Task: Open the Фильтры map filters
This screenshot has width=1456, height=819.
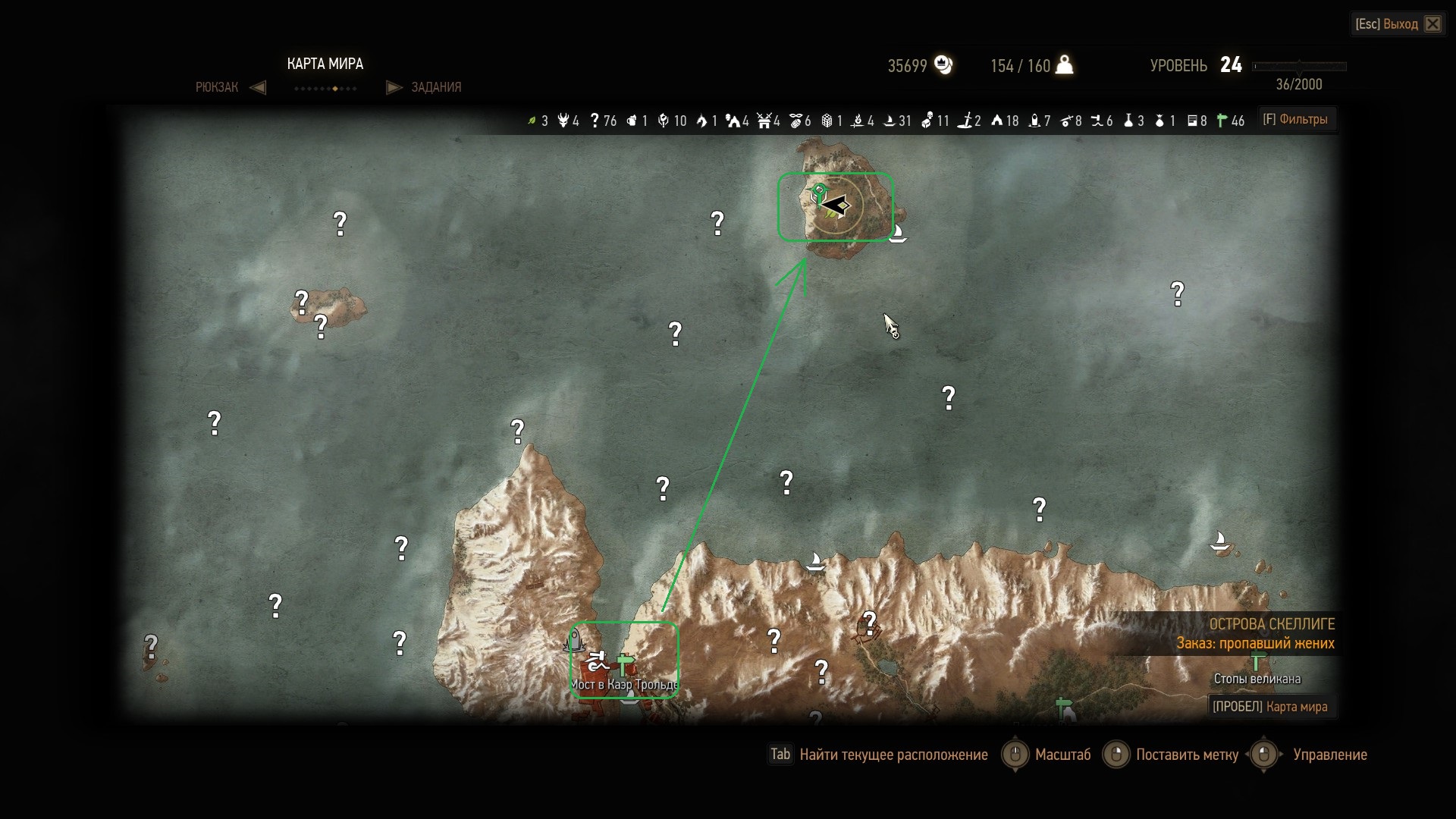Action: point(1295,119)
